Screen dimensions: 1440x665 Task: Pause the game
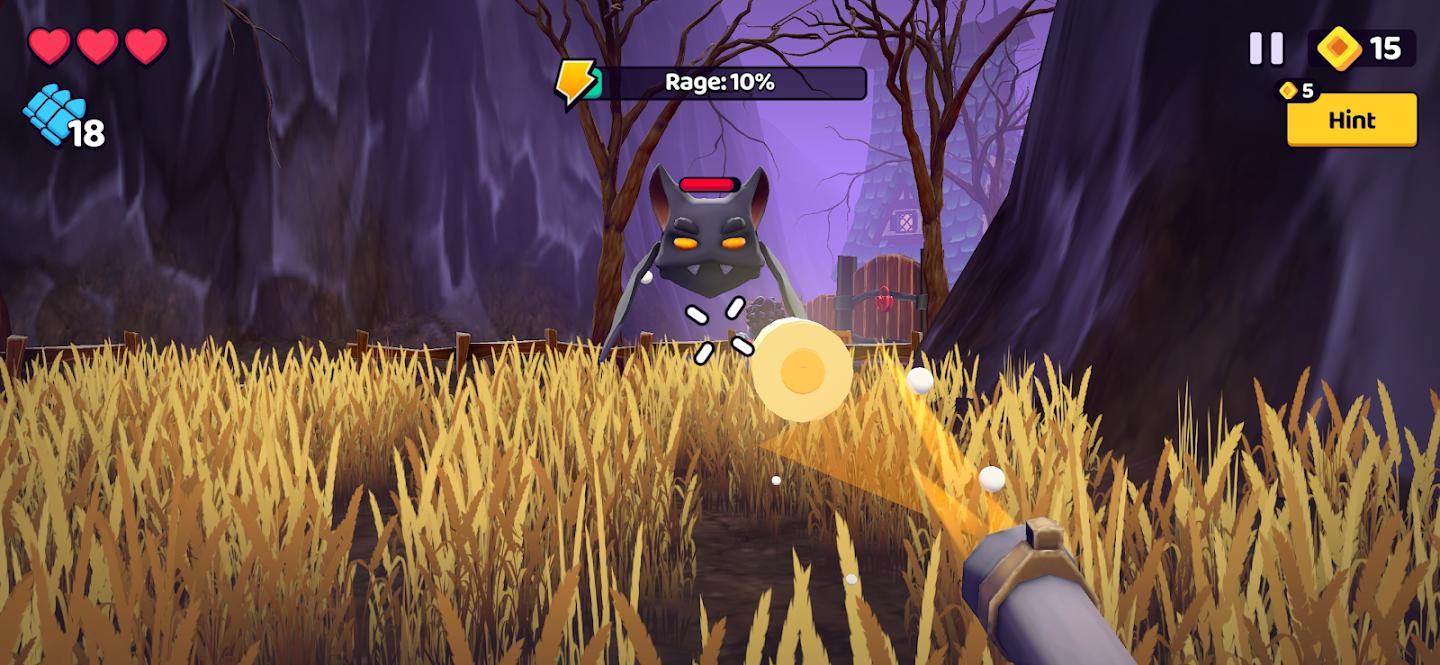[1266, 48]
